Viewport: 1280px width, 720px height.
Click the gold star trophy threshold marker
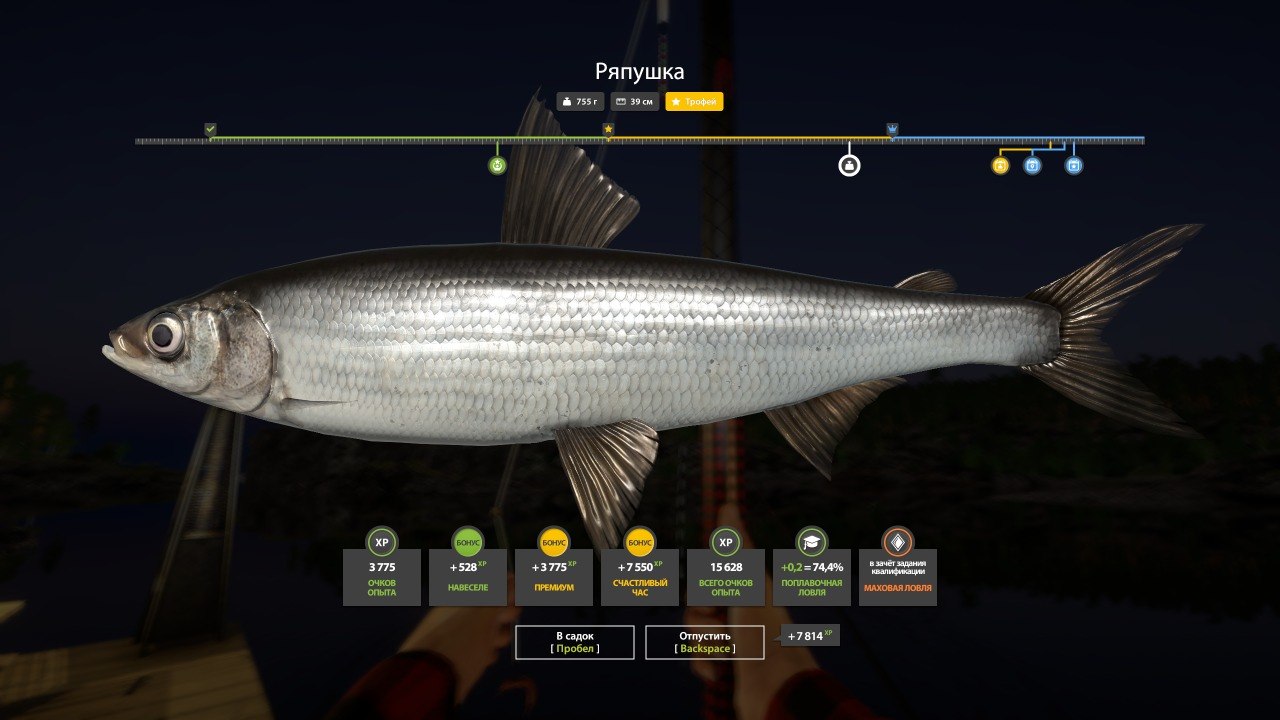pyautogui.click(x=608, y=129)
